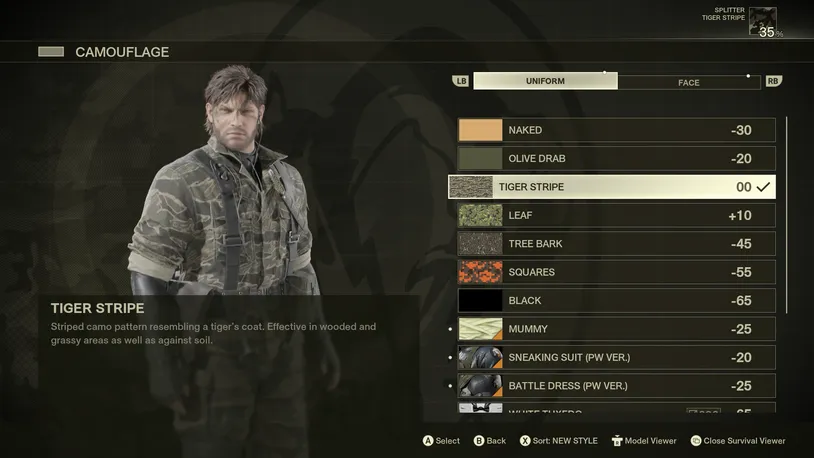Select the Black uniform
This screenshot has width=814, height=458.
point(616,300)
